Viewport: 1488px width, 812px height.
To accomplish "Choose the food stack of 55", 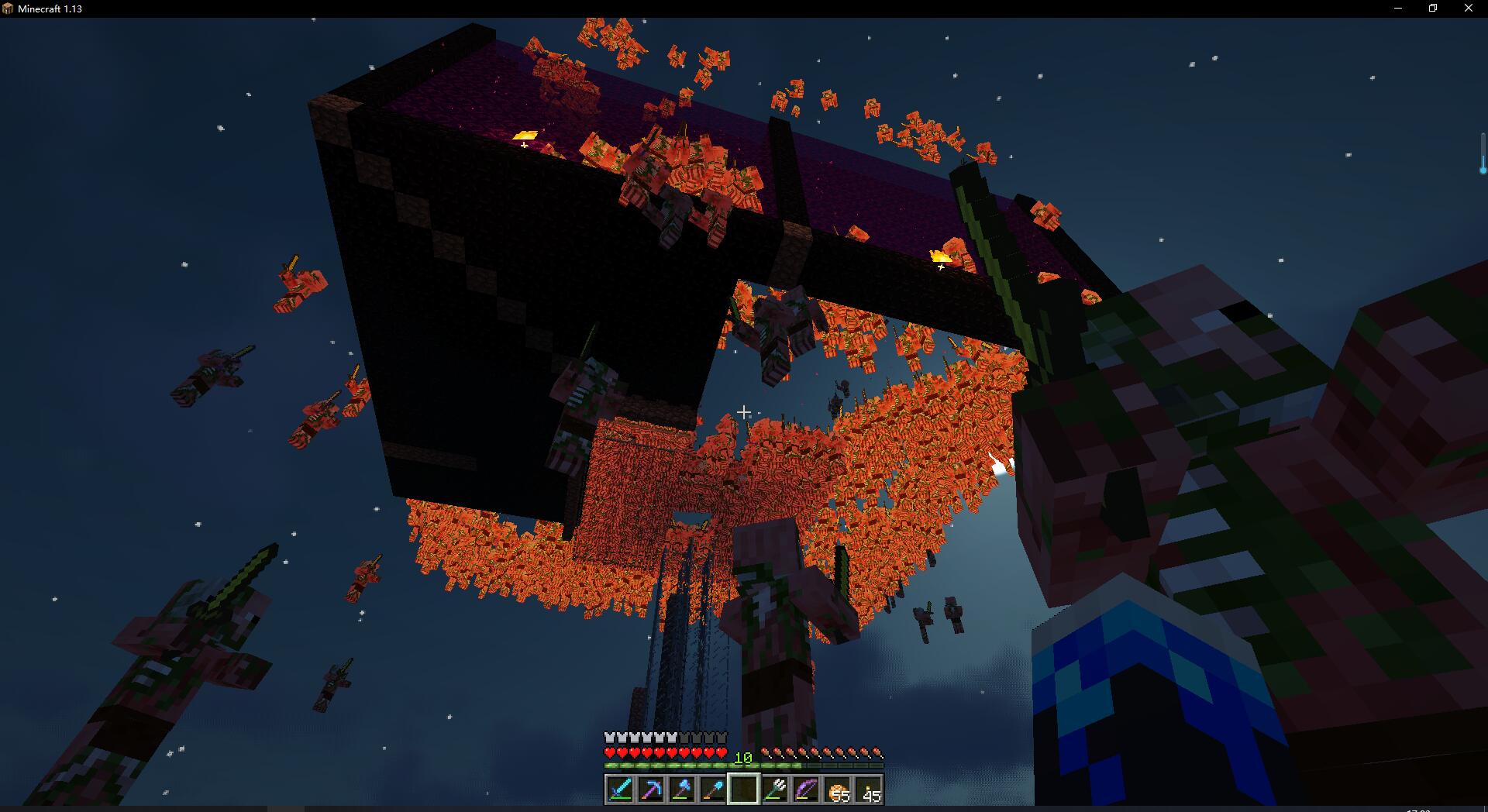I will click(837, 790).
